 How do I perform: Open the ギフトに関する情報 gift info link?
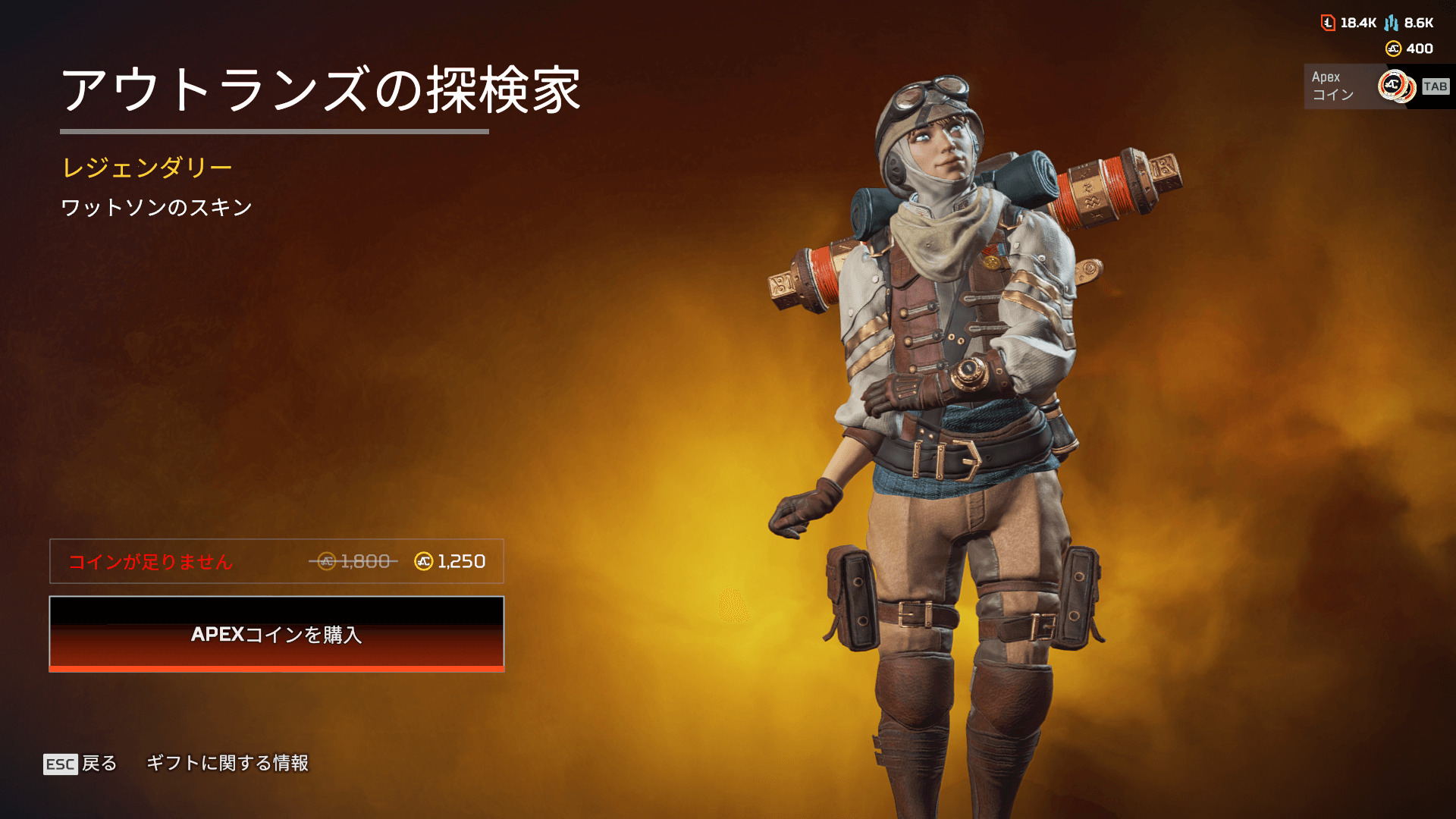pos(227,763)
